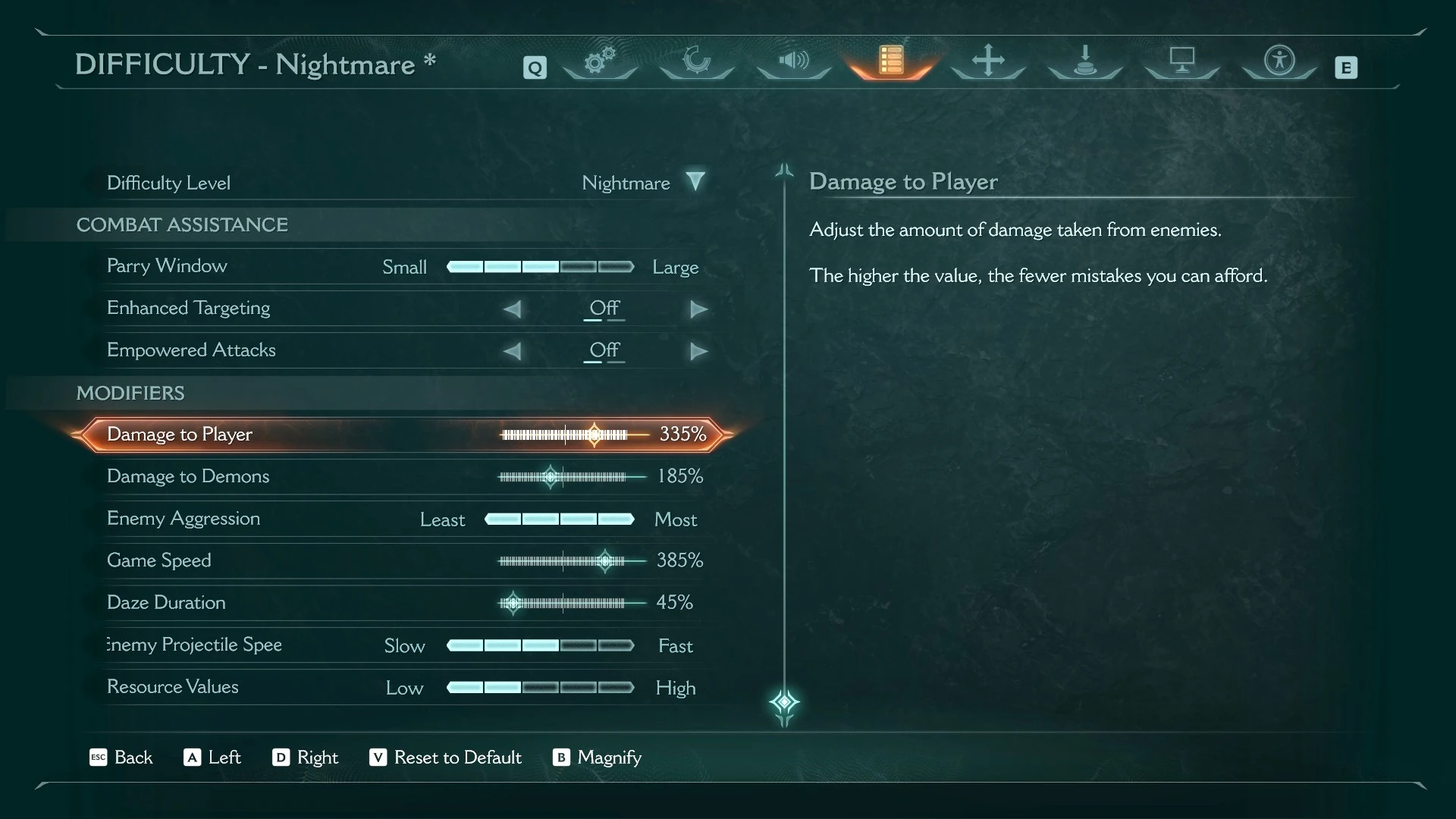Image resolution: width=1456 pixels, height=819 pixels.
Task: Switch to the monitor display tab
Action: (1181, 61)
